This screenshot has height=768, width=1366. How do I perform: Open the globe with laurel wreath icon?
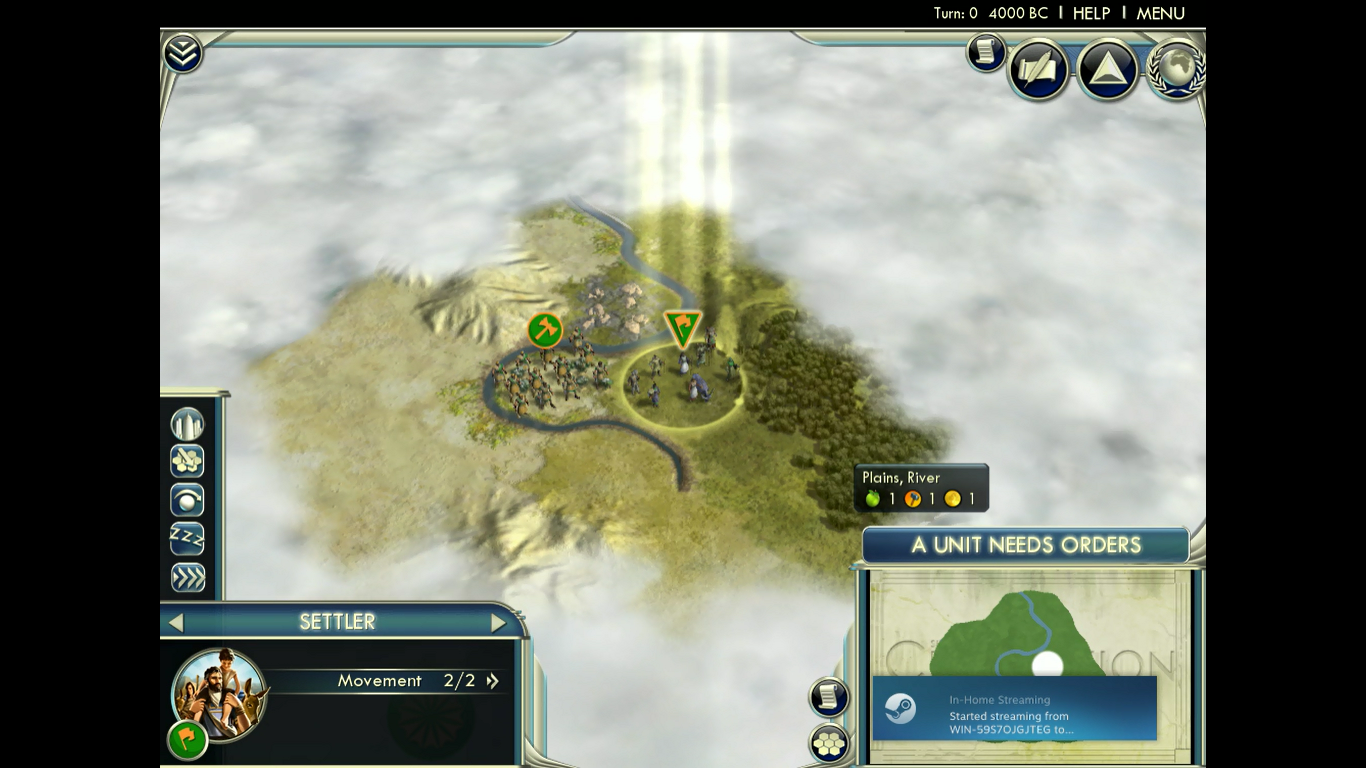point(1175,68)
